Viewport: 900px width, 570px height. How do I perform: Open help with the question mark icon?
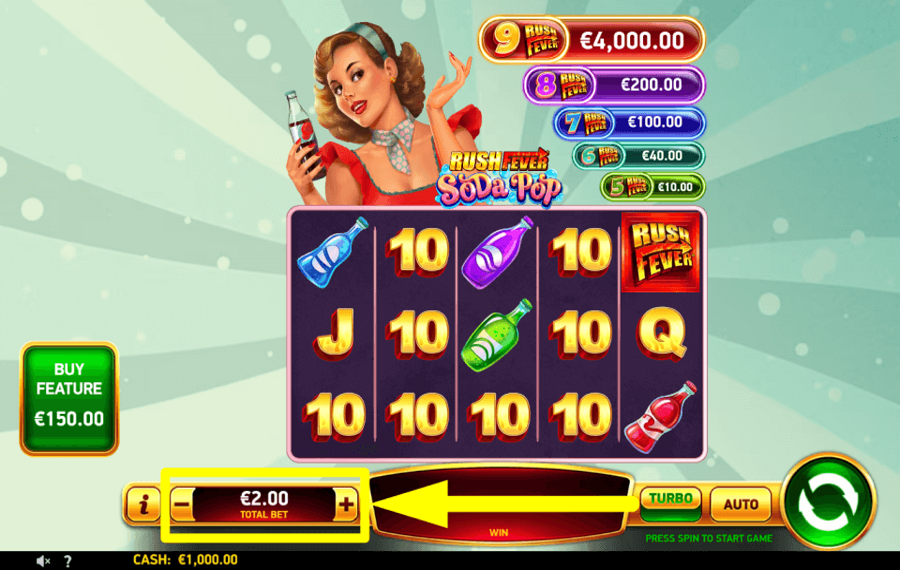tap(67, 561)
